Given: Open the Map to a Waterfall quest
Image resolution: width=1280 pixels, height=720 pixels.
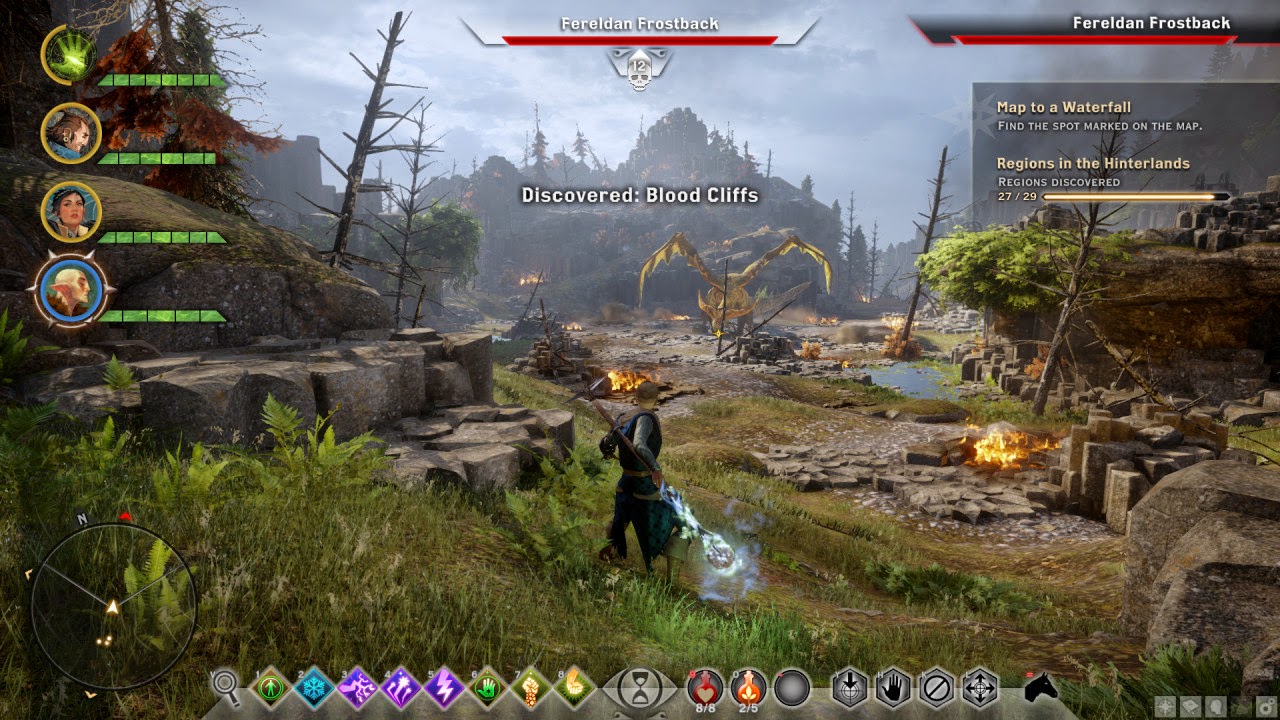Looking at the screenshot, I should [1063, 107].
